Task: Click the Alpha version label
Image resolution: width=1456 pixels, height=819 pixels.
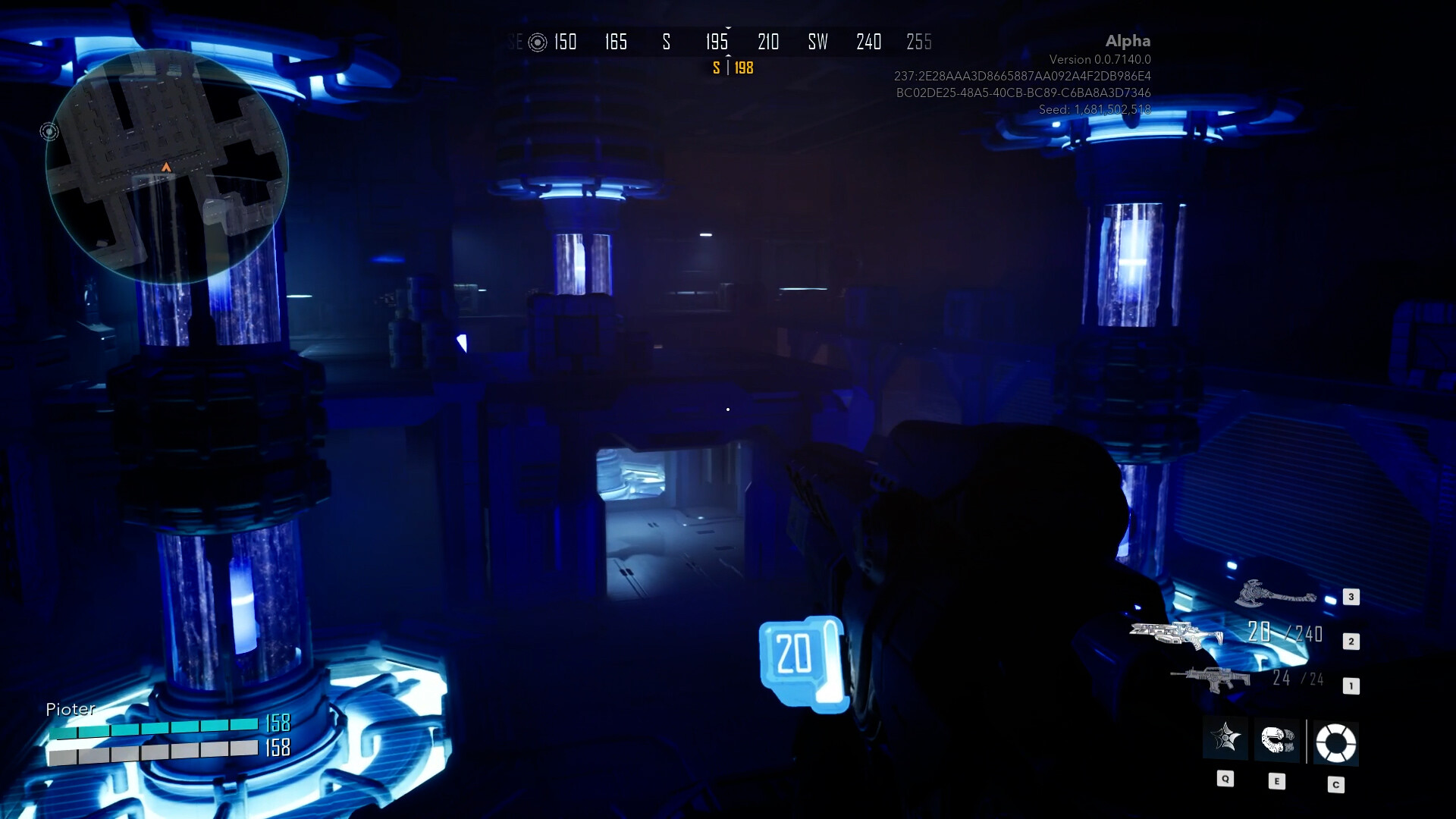Action: tap(1130, 41)
